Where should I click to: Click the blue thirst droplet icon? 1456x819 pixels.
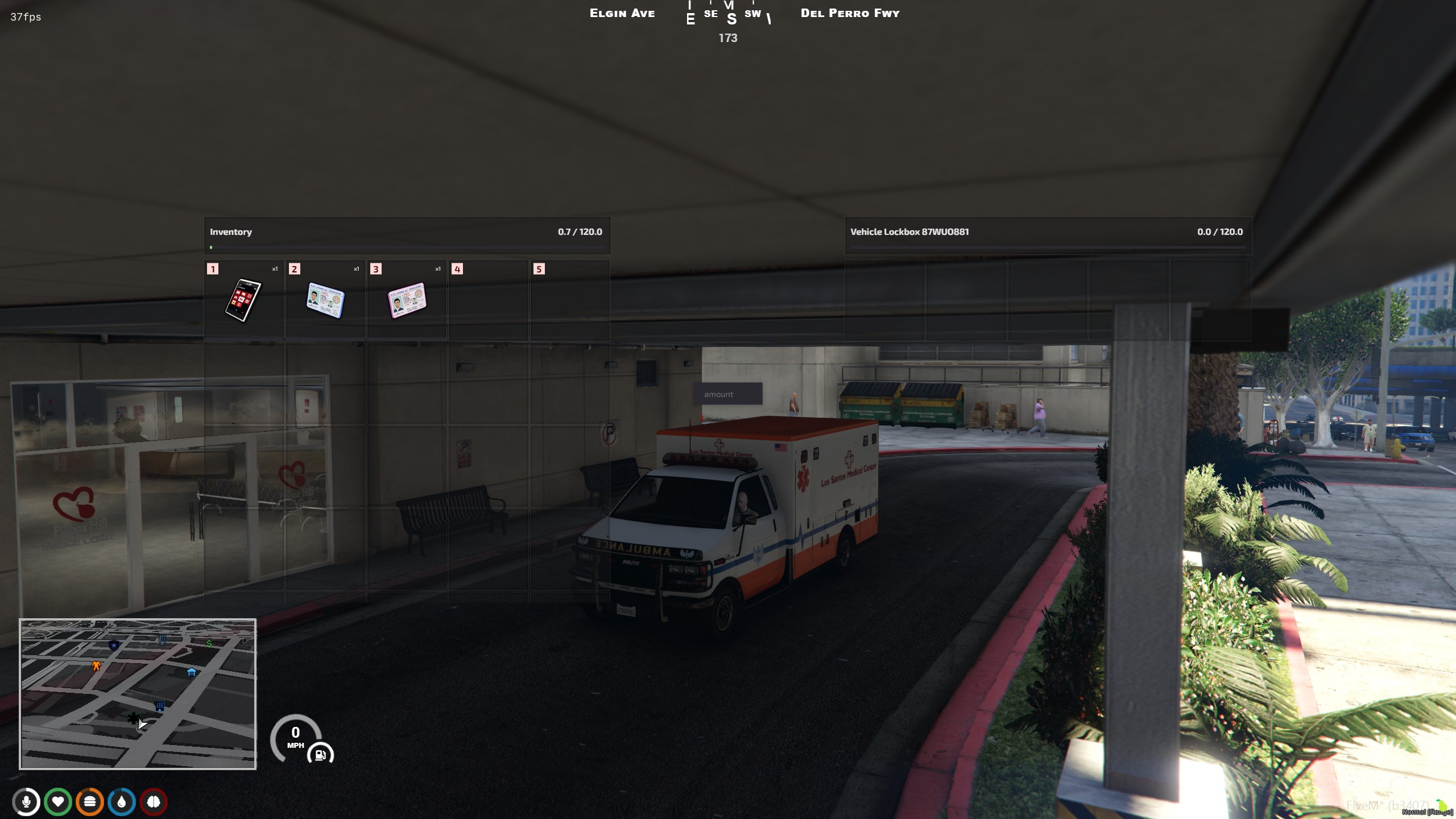click(121, 803)
